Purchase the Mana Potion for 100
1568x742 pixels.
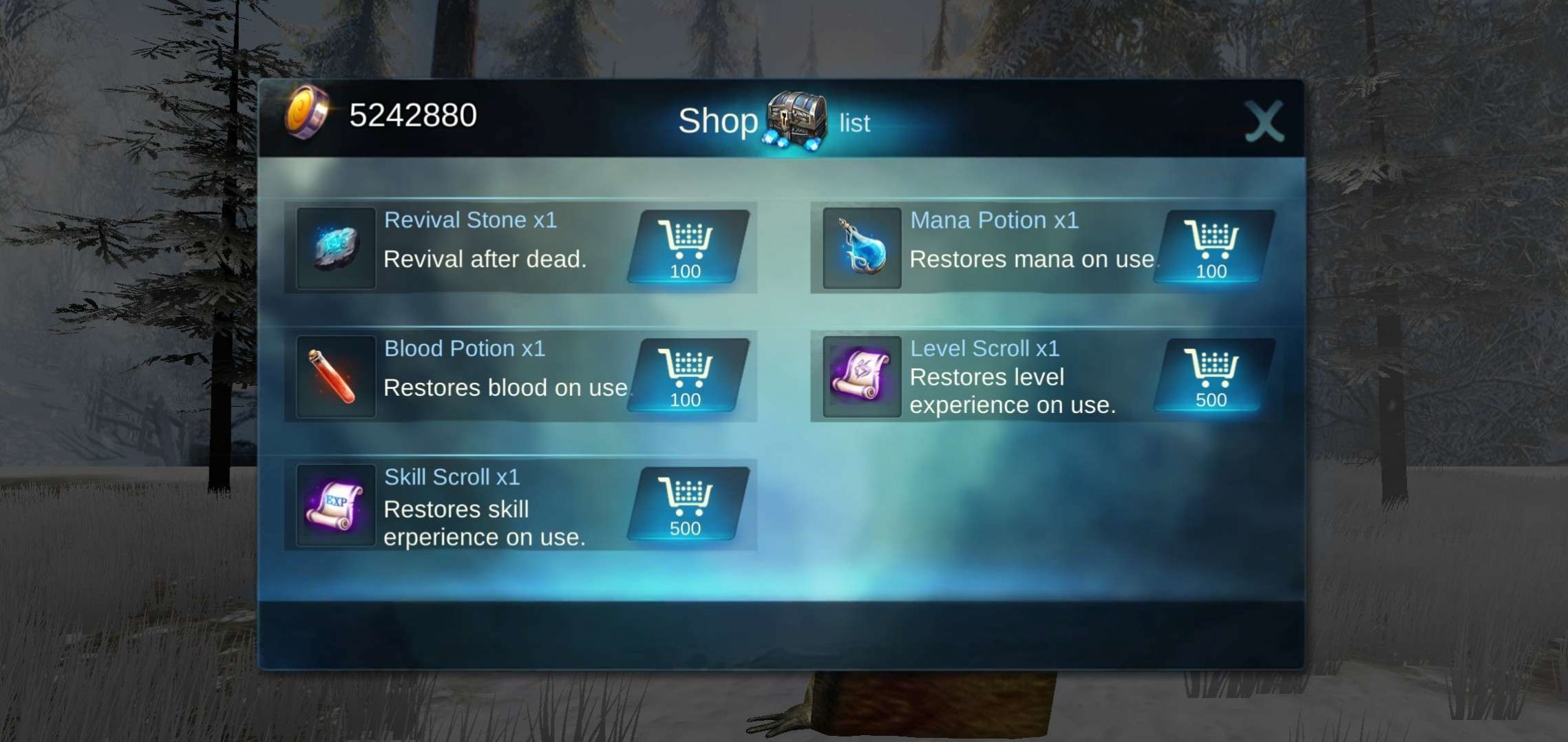coord(1213,248)
